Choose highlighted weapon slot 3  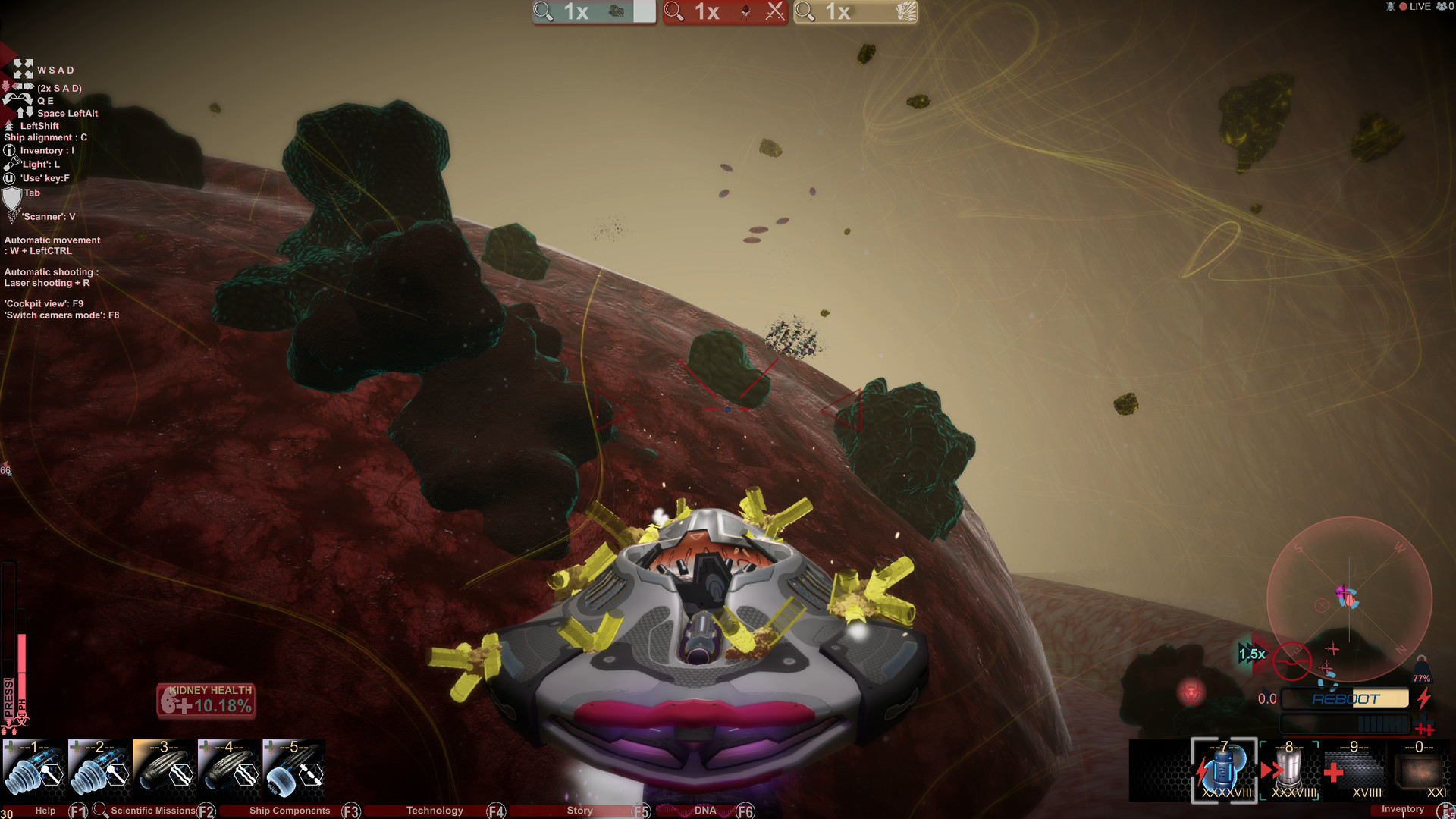pyautogui.click(x=165, y=769)
